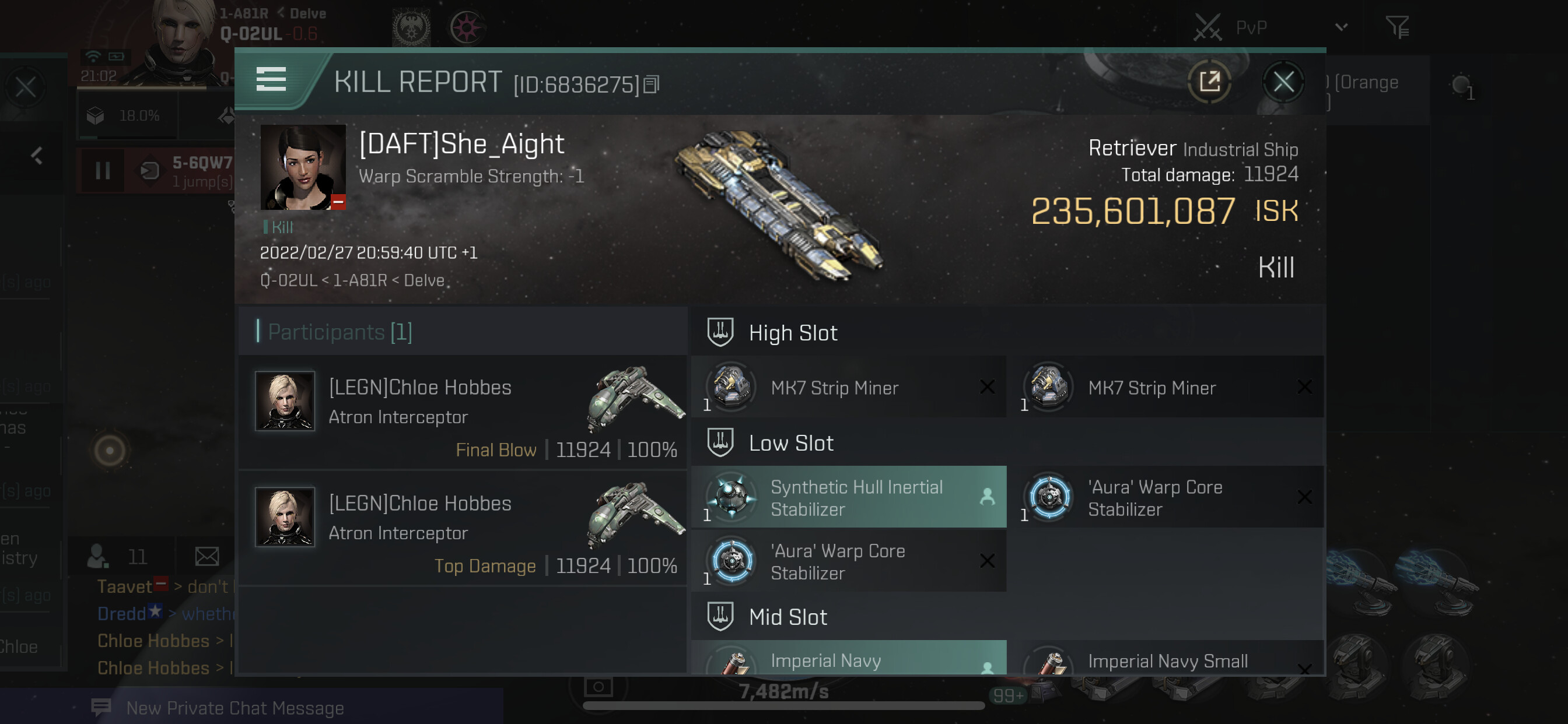
Task: Select the Final Blow participant row
Action: (x=463, y=414)
